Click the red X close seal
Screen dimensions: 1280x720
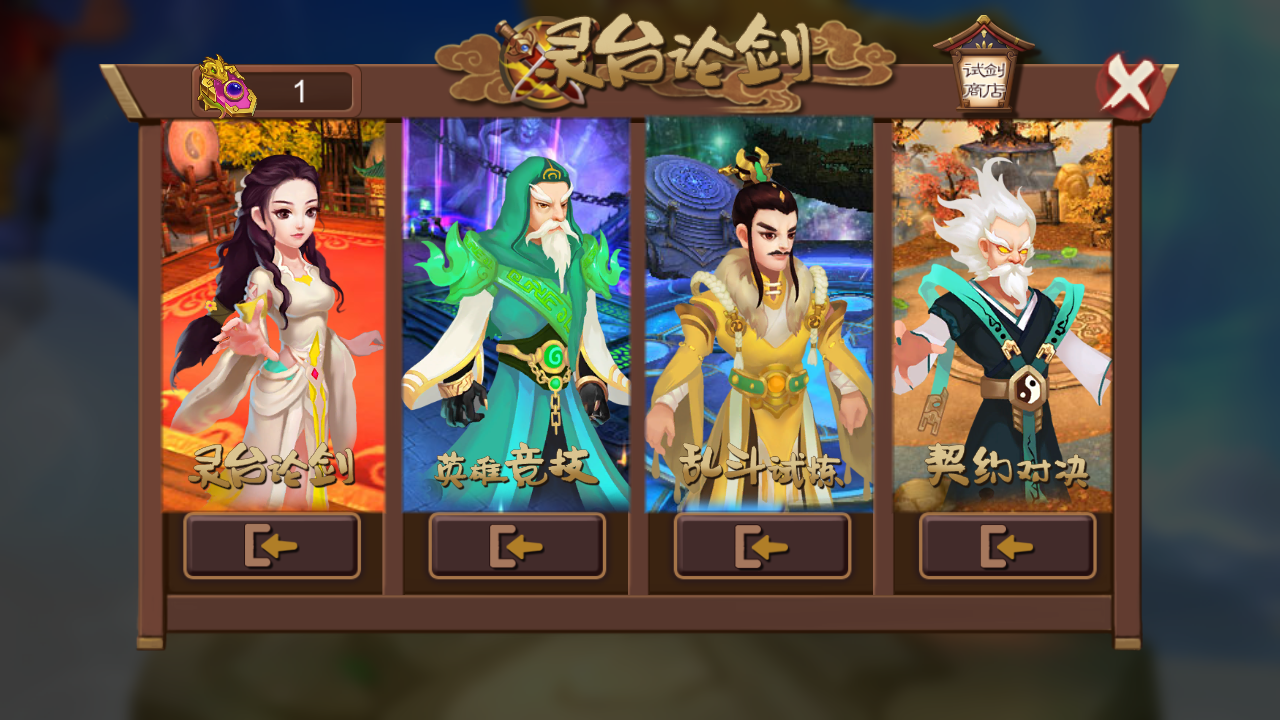[1130, 85]
